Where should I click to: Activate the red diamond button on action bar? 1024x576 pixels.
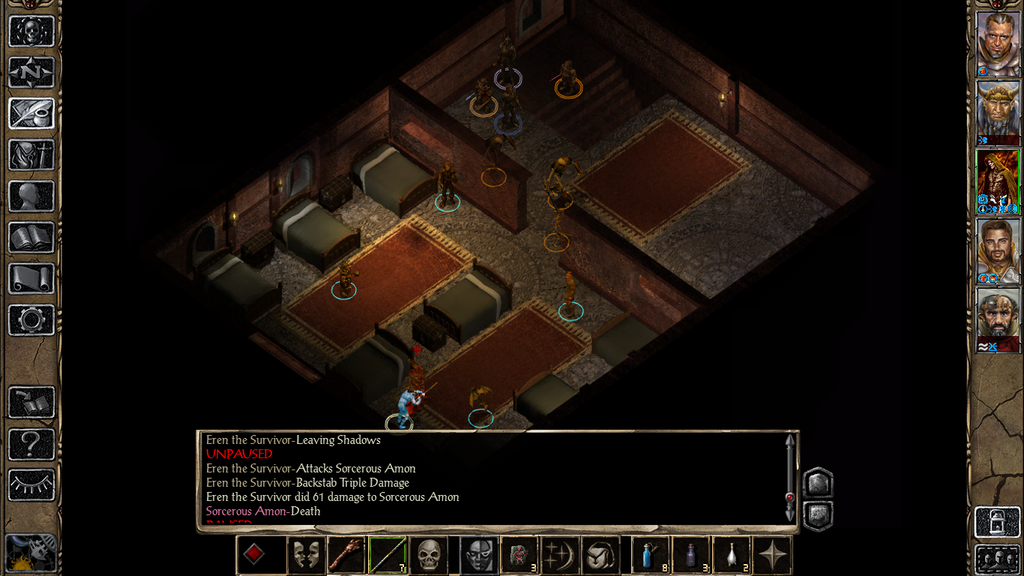tap(254, 555)
